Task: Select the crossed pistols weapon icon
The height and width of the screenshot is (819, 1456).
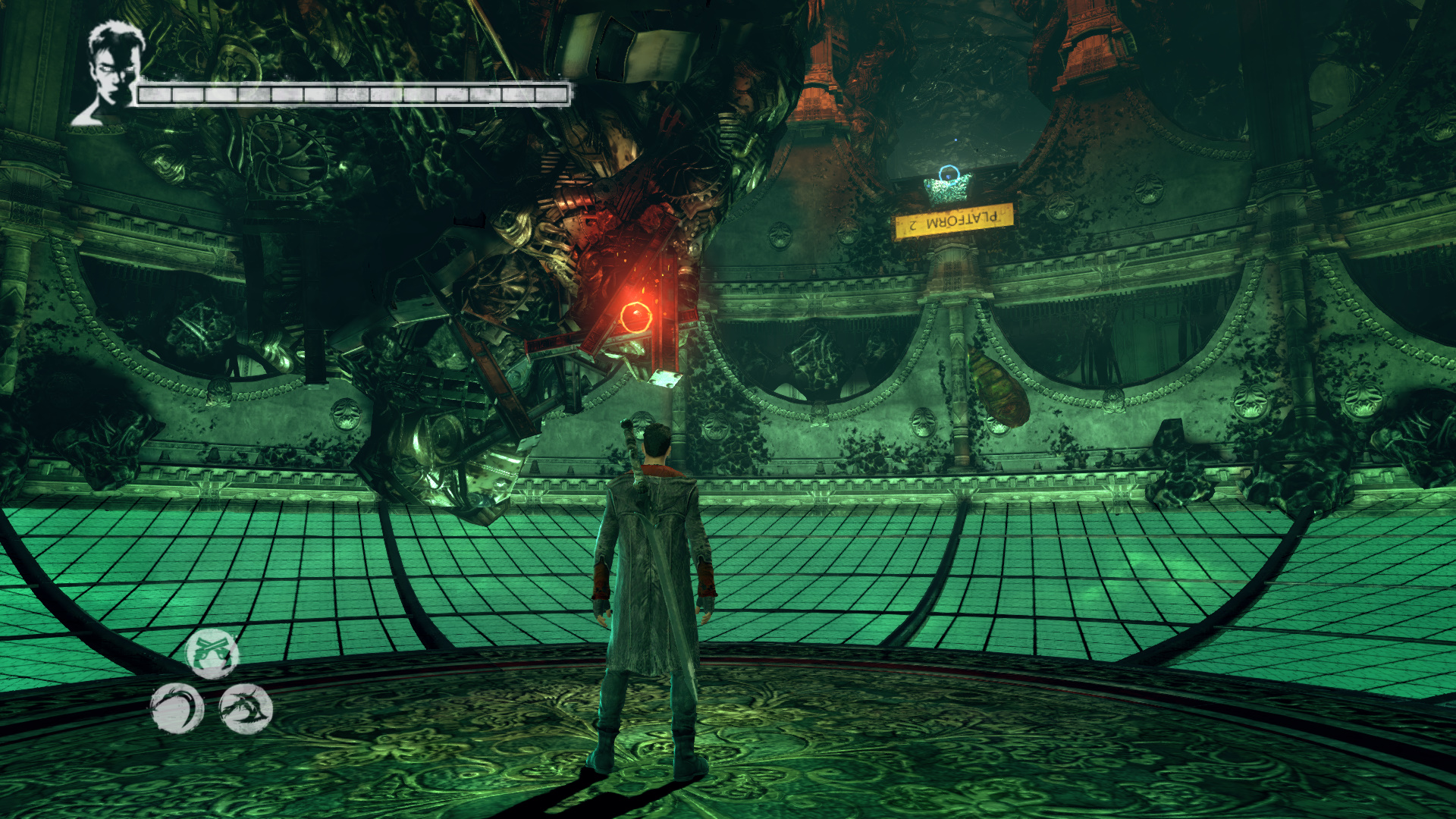Action: coord(212,654)
